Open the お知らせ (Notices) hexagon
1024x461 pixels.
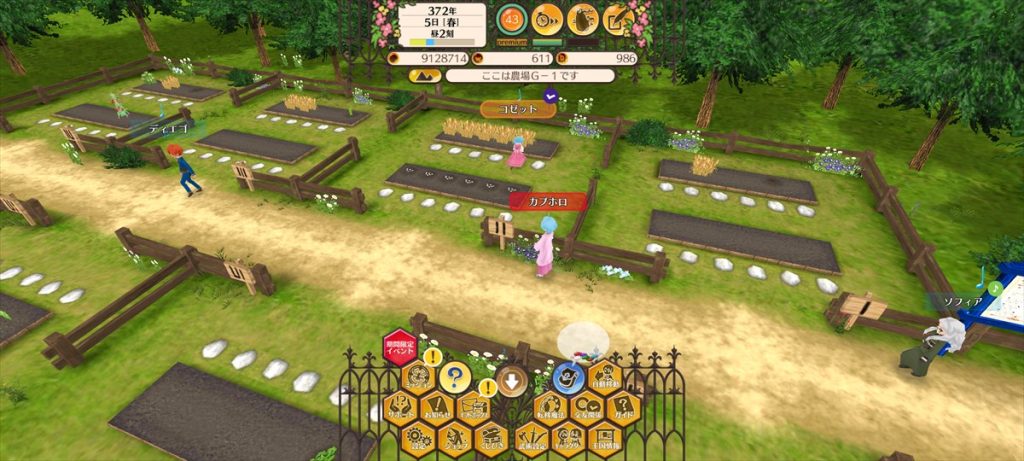point(437,408)
